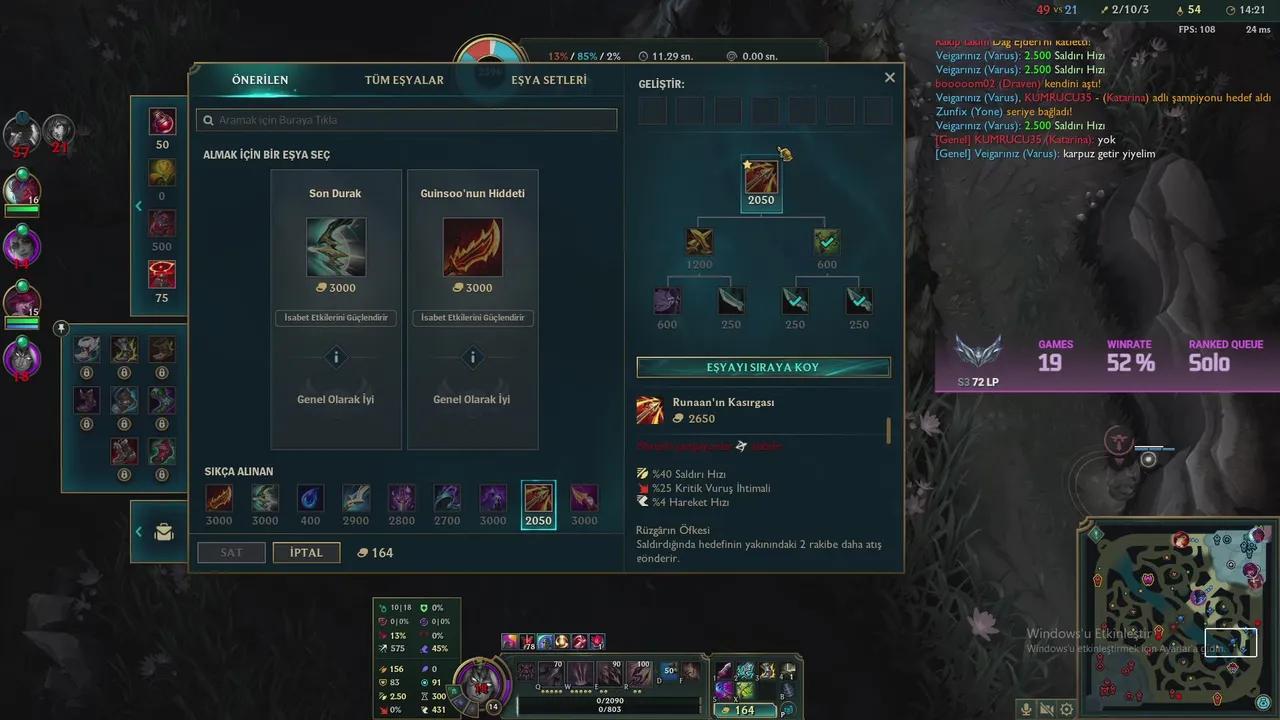Image resolution: width=1280 pixels, height=720 pixels.
Task: Queue the item with EŞYAYI SIRAYA KOY
Action: point(763,367)
